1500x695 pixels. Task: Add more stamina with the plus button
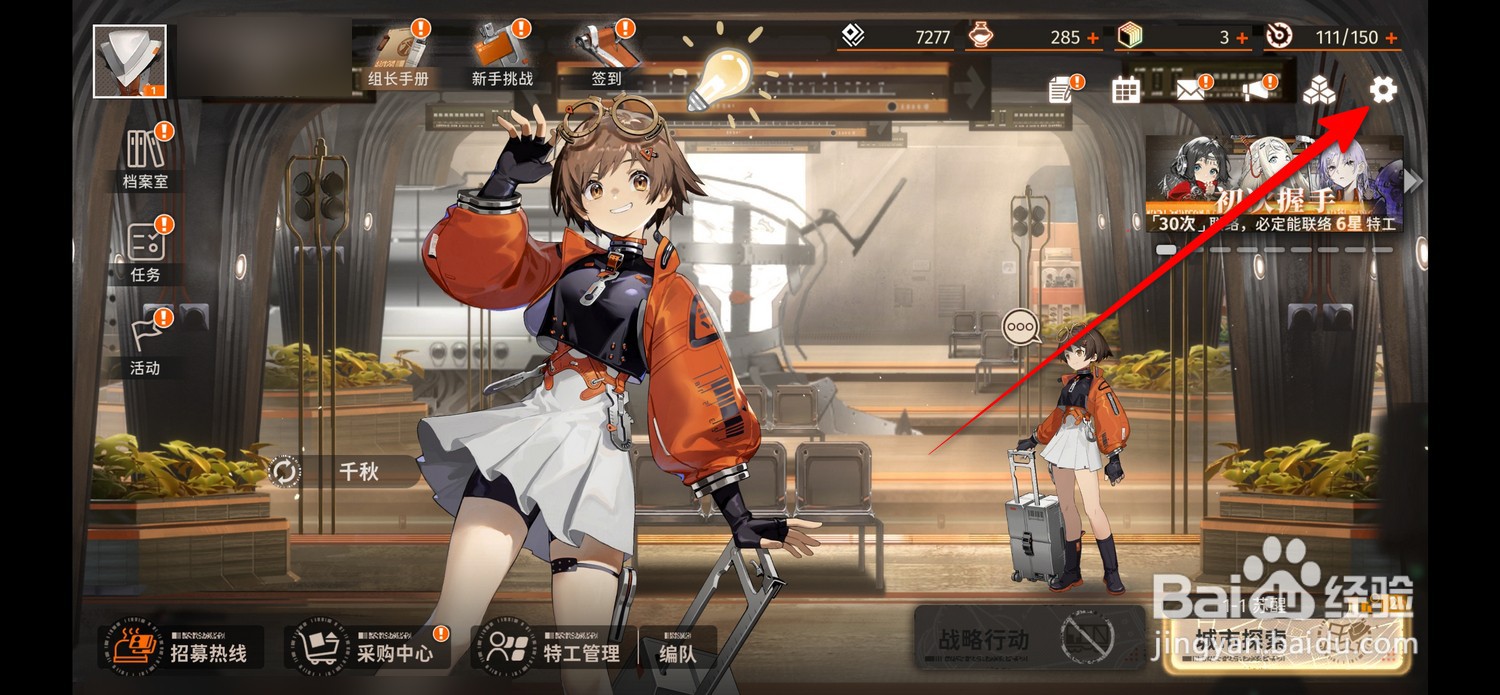point(1391,38)
